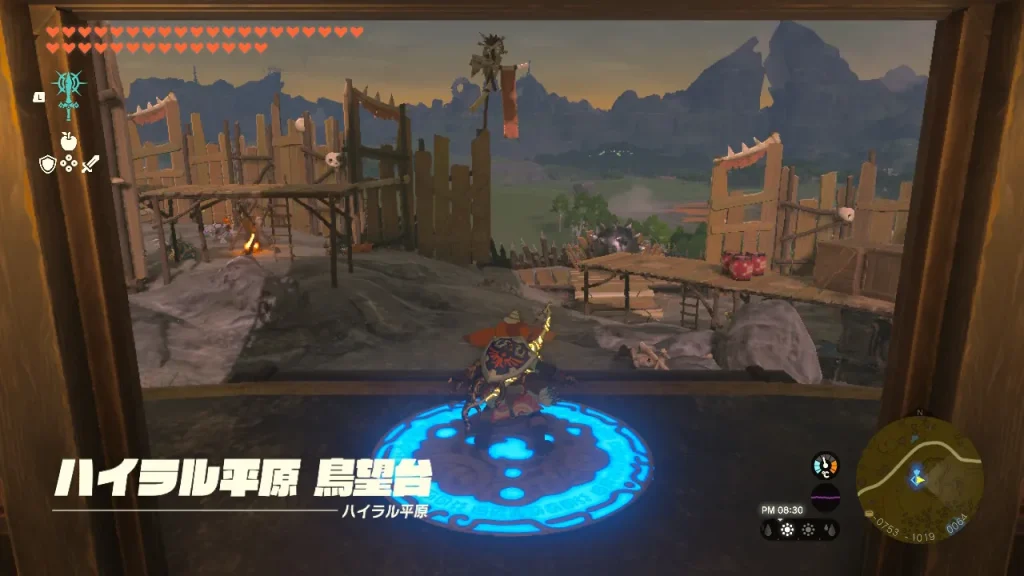Click the temperature gauge icon
The width and height of the screenshot is (1024, 576).
(825, 465)
